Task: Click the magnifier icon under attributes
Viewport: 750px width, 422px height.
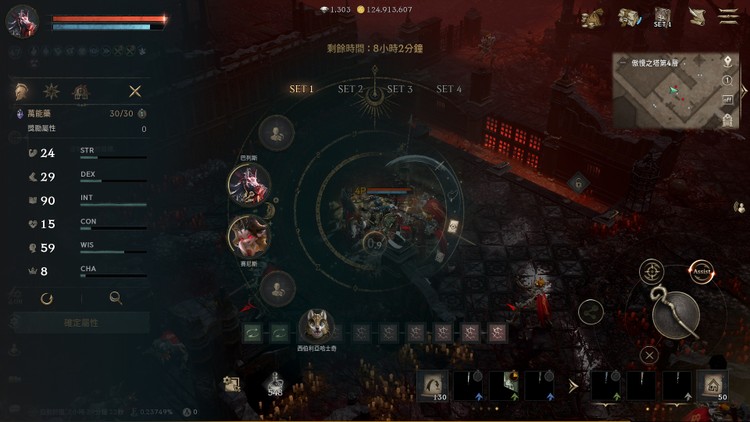Action: (x=116, y=297)
